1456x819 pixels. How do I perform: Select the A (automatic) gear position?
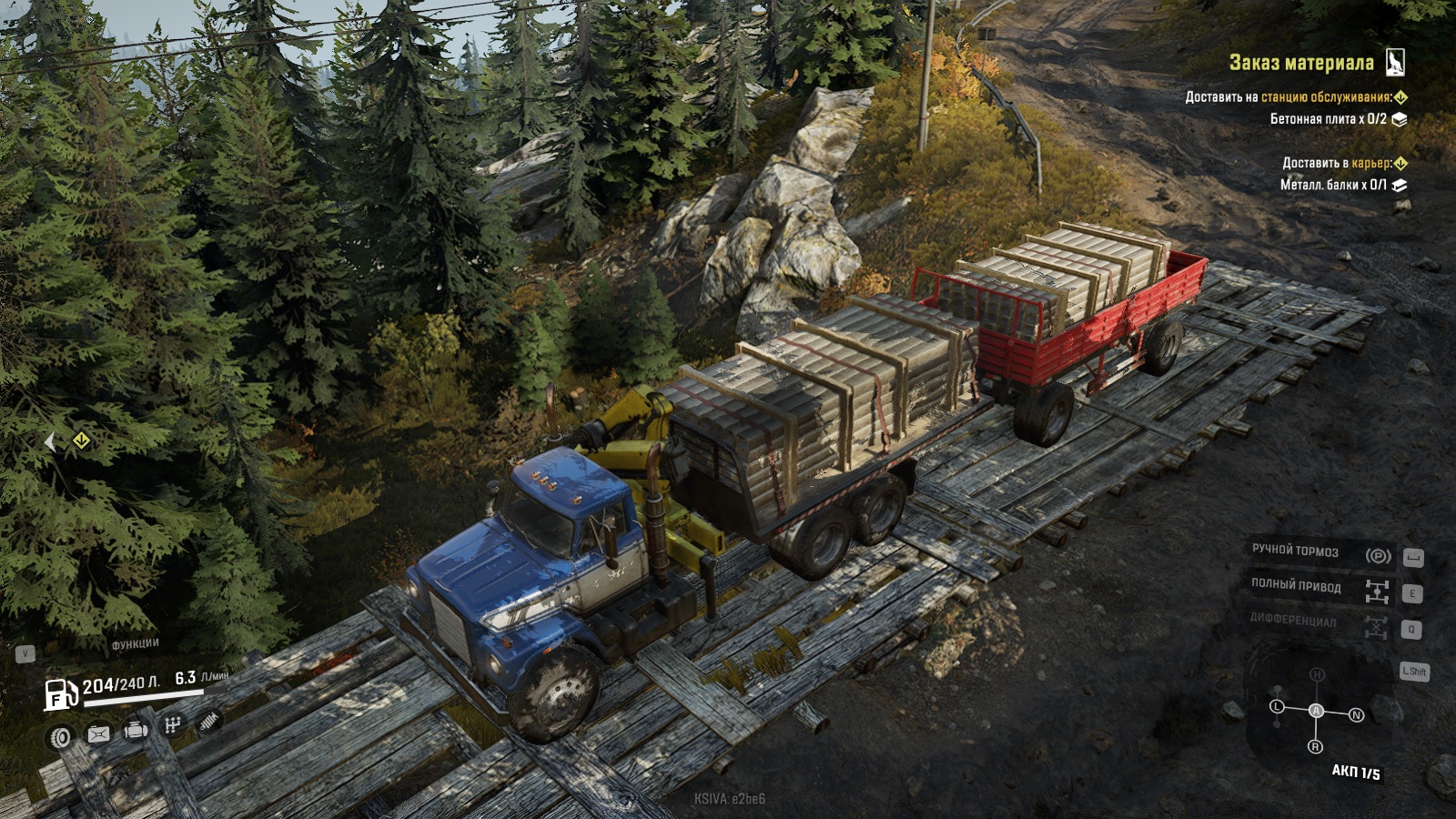(x=1316, y=711)
